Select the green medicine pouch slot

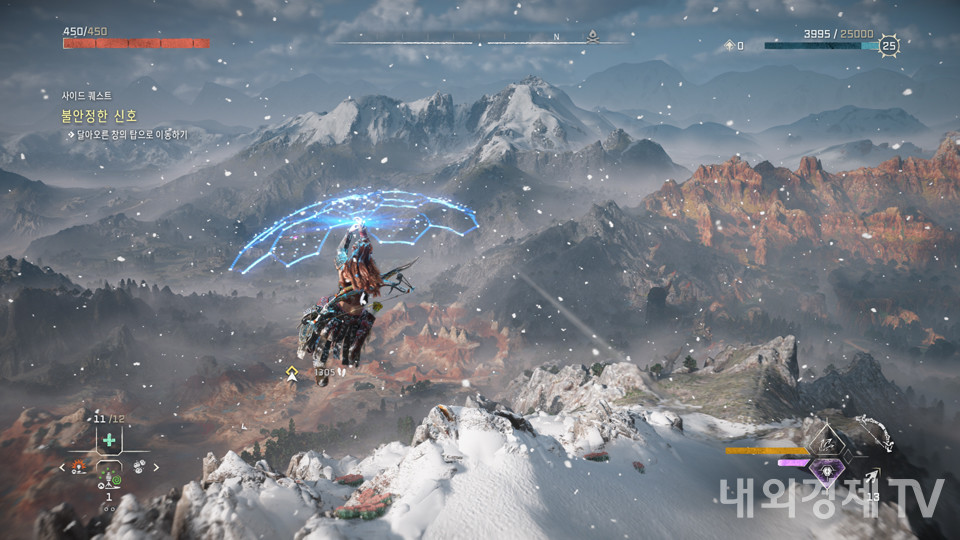pos(109,440)
